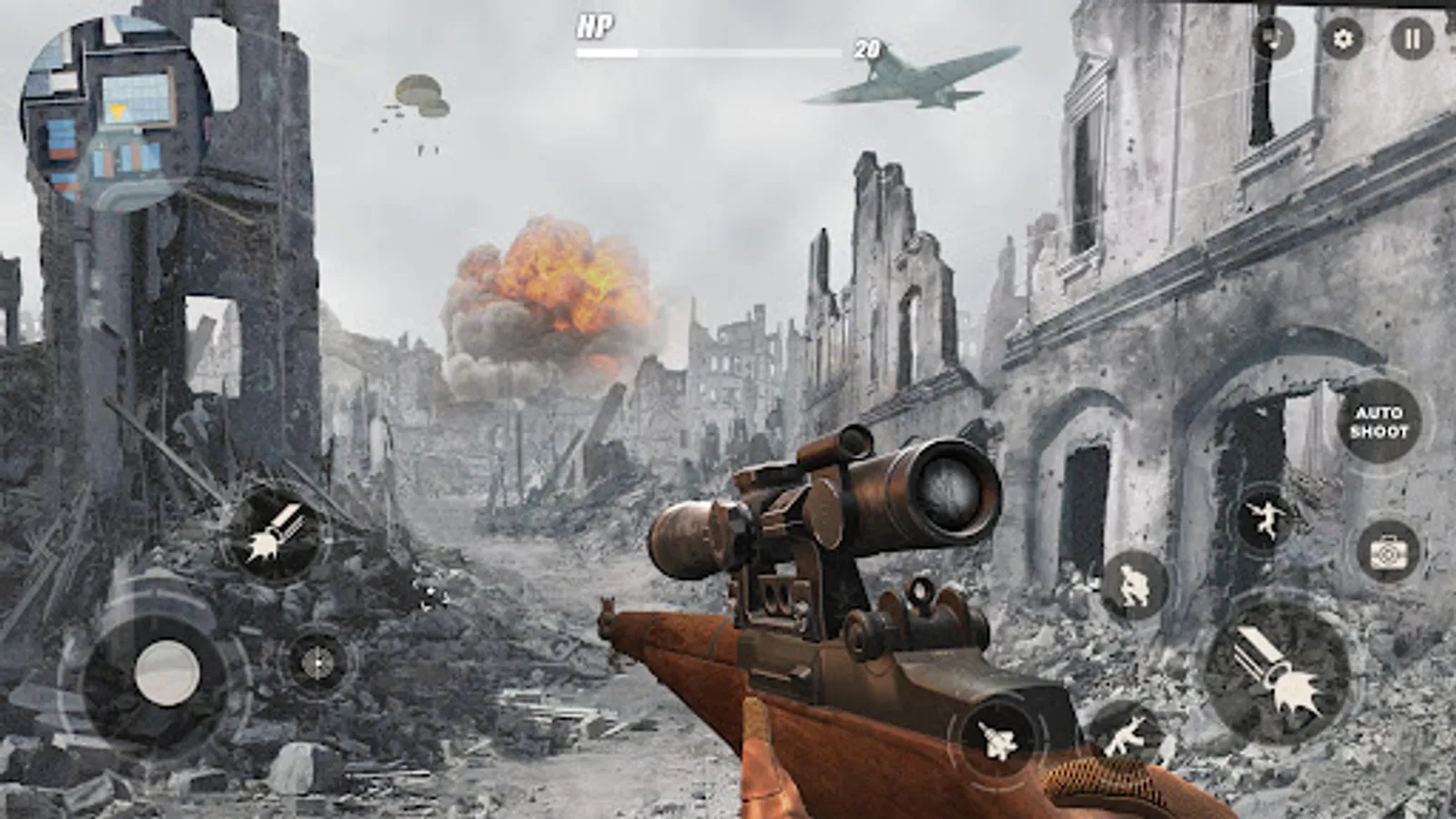Tap the movement joystick knob
Viewport: 1456px width, 819px height.
tap(167, 673)
